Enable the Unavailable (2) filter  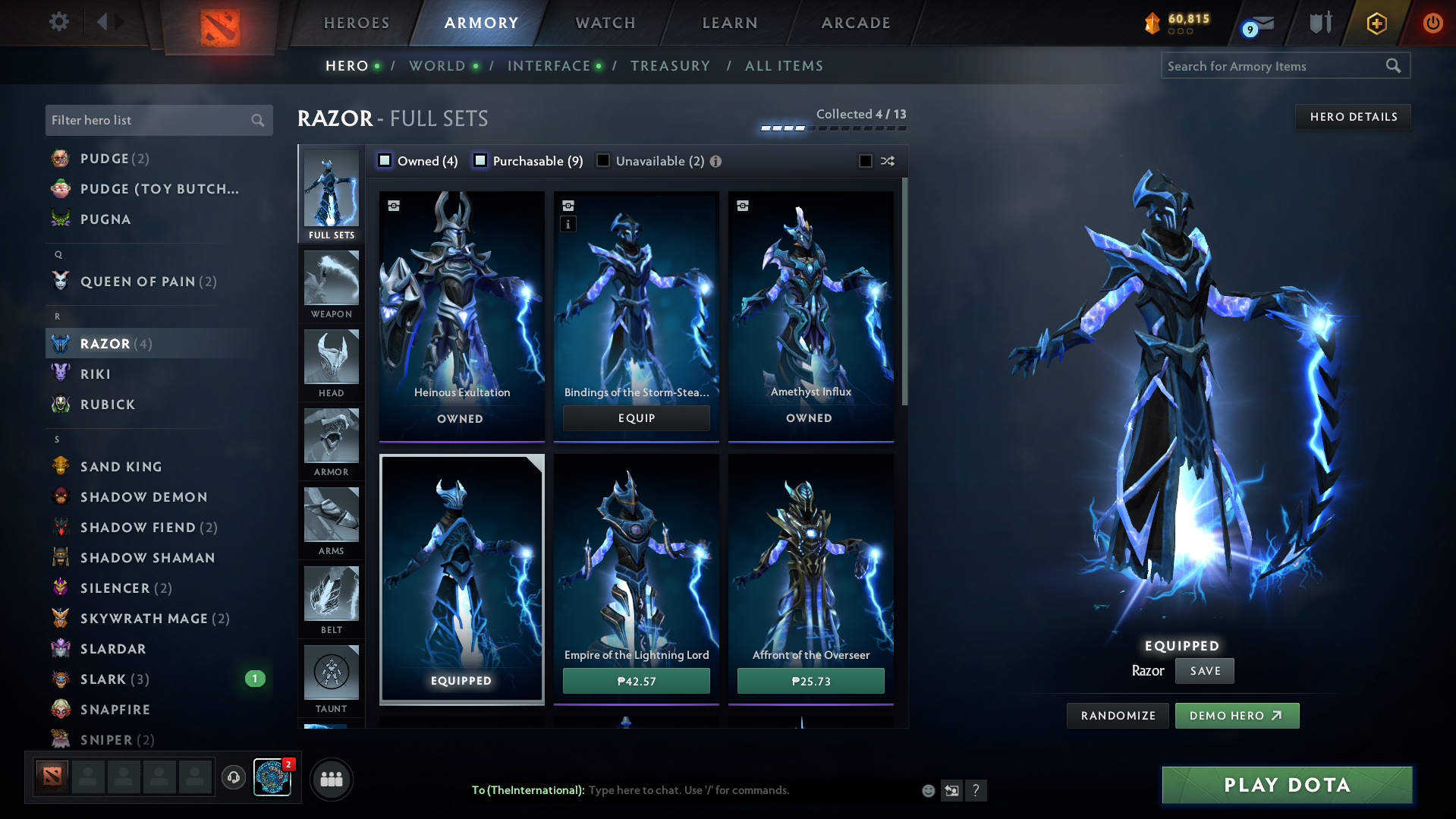pyautogui.click(x=603, y=160)
